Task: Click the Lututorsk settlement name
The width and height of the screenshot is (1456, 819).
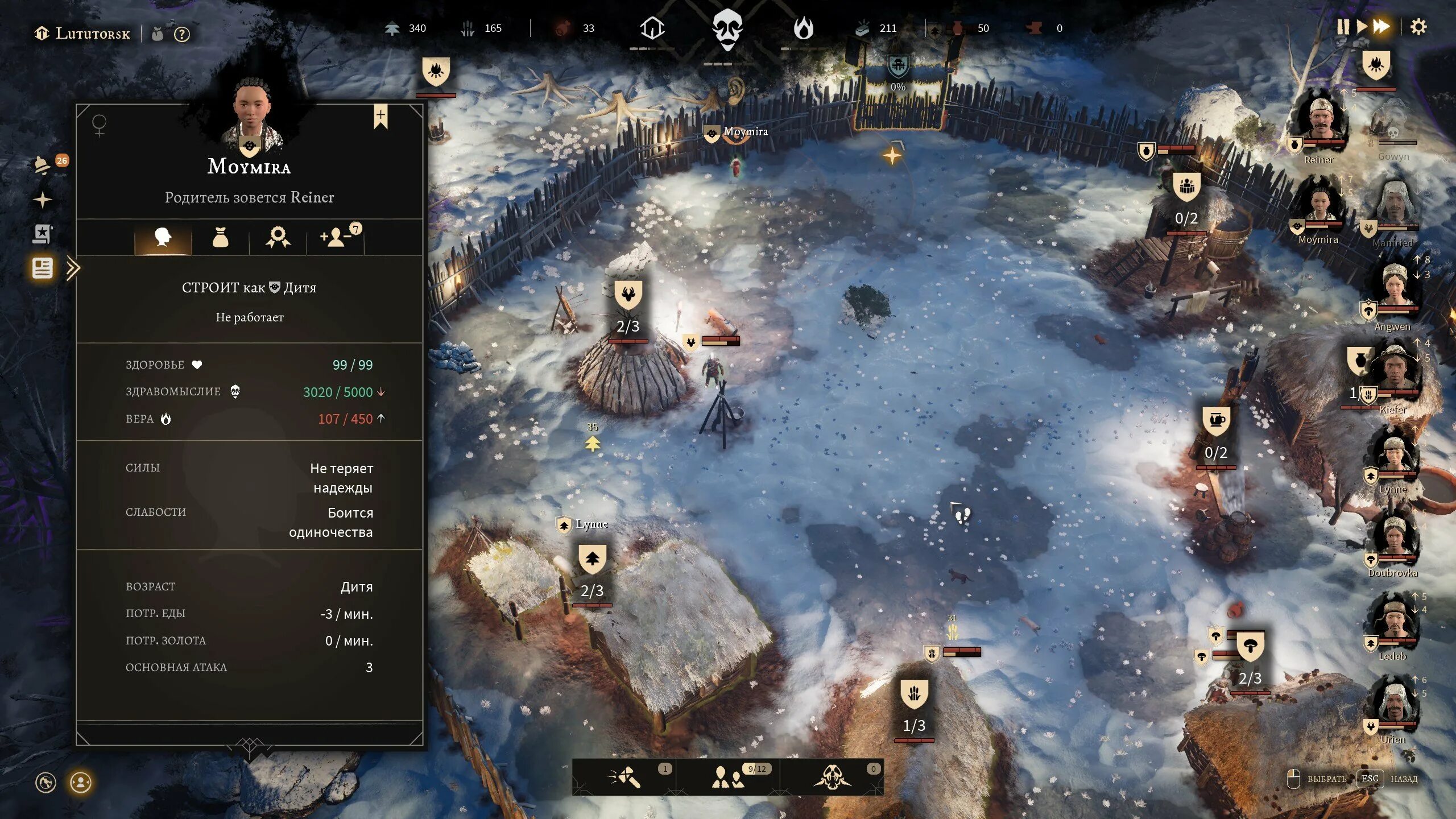Action: [x=92, y=34]
